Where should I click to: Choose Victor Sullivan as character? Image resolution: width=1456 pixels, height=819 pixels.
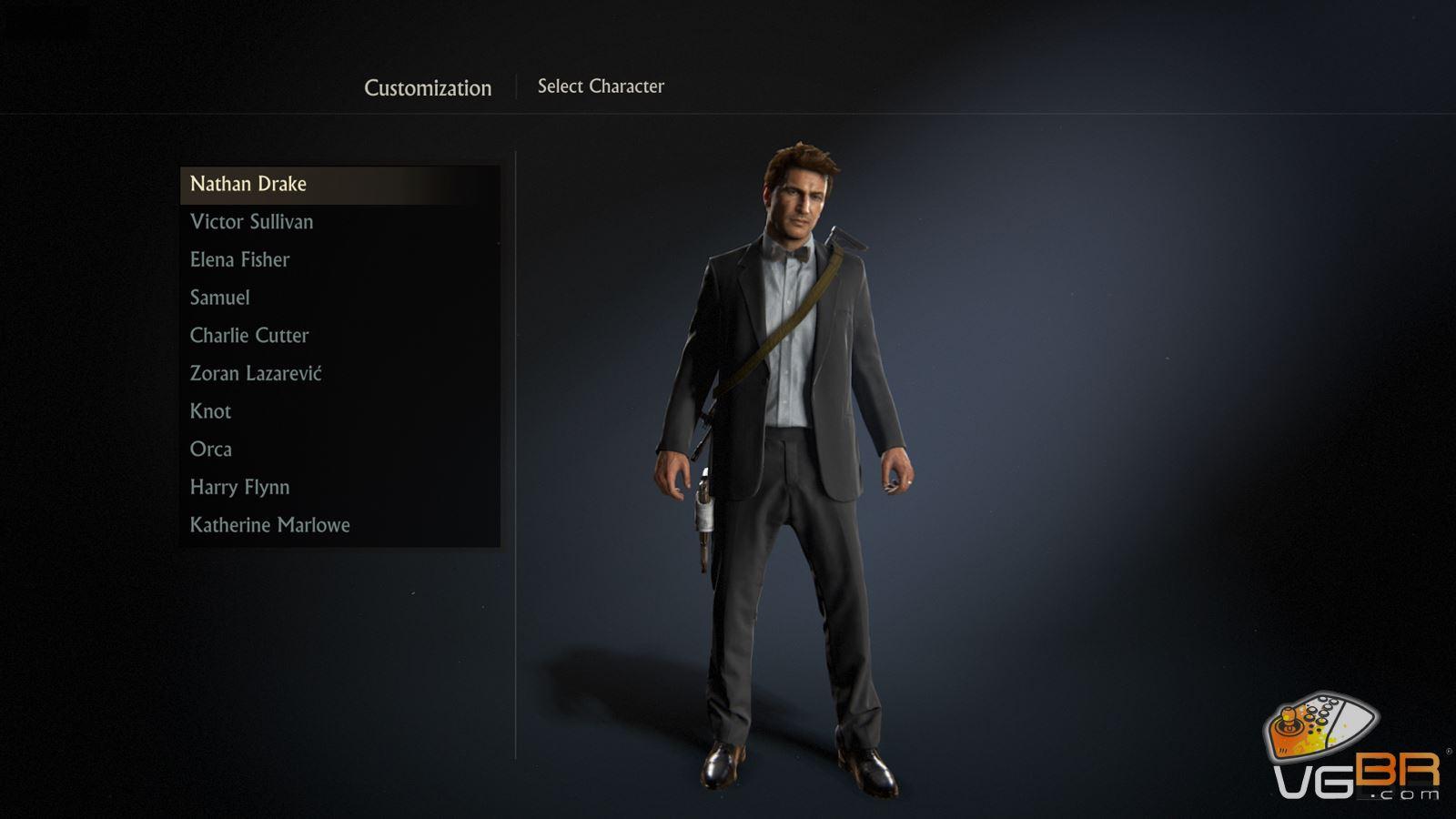pyautogui.click(x=251, y=222)
